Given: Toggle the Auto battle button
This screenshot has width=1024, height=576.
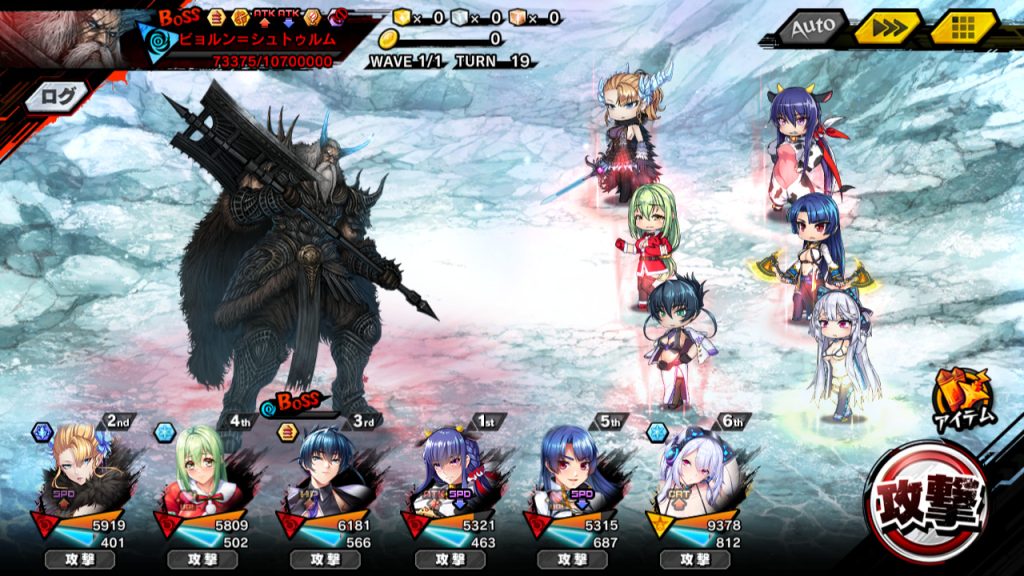Looking at the screenshot, I should (811, 27).
